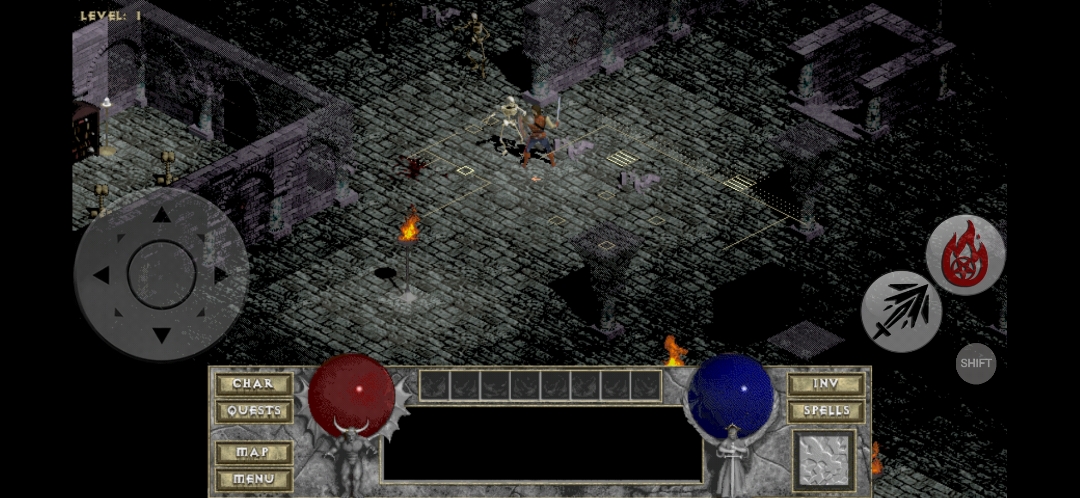The width and height of the screenshot is (1080, 498).
Task: Select the current spell icon box
Action: pos(825,460)
